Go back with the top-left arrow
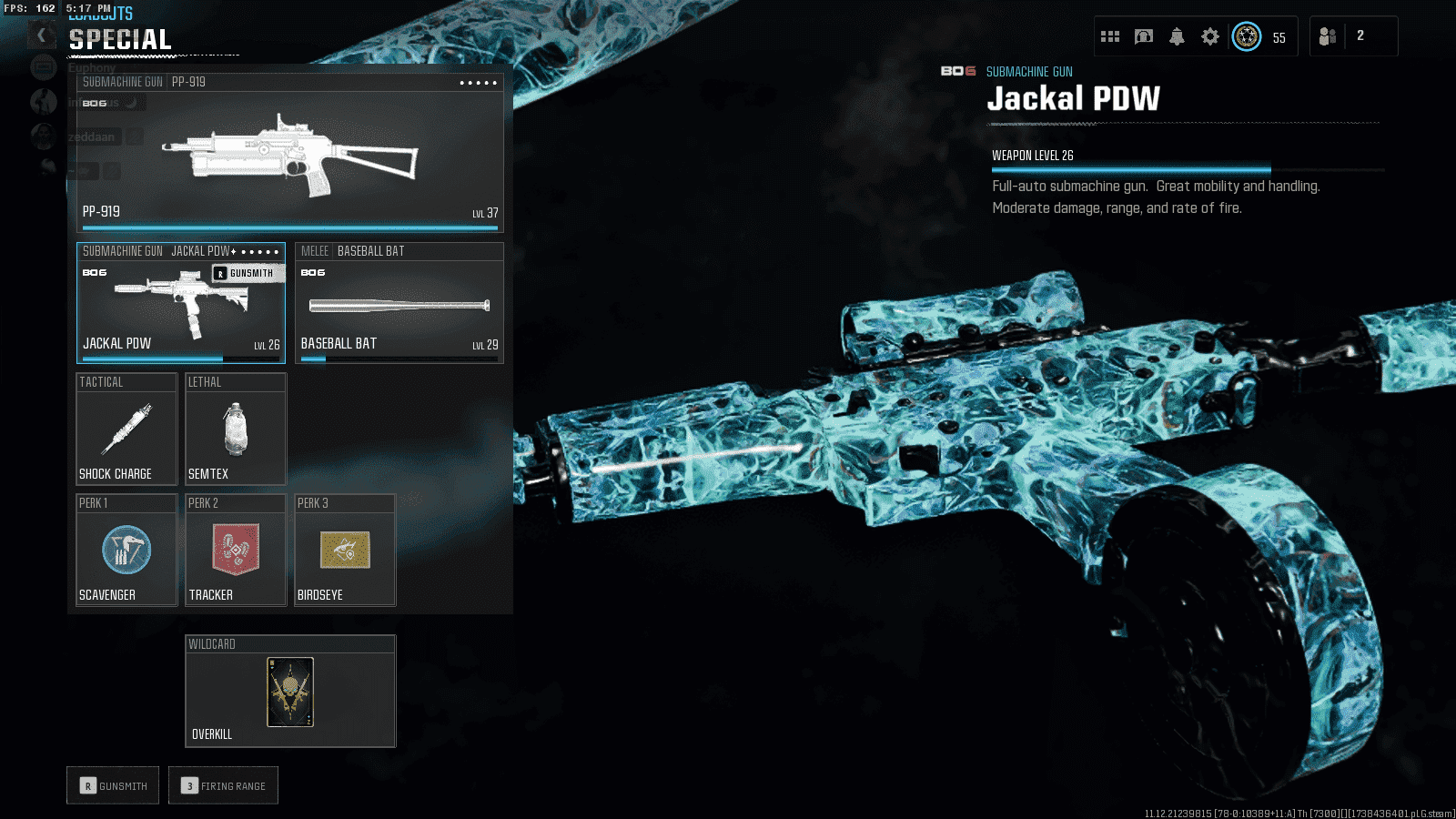Viewport: 1456px width, 819px height. (41, 35)
